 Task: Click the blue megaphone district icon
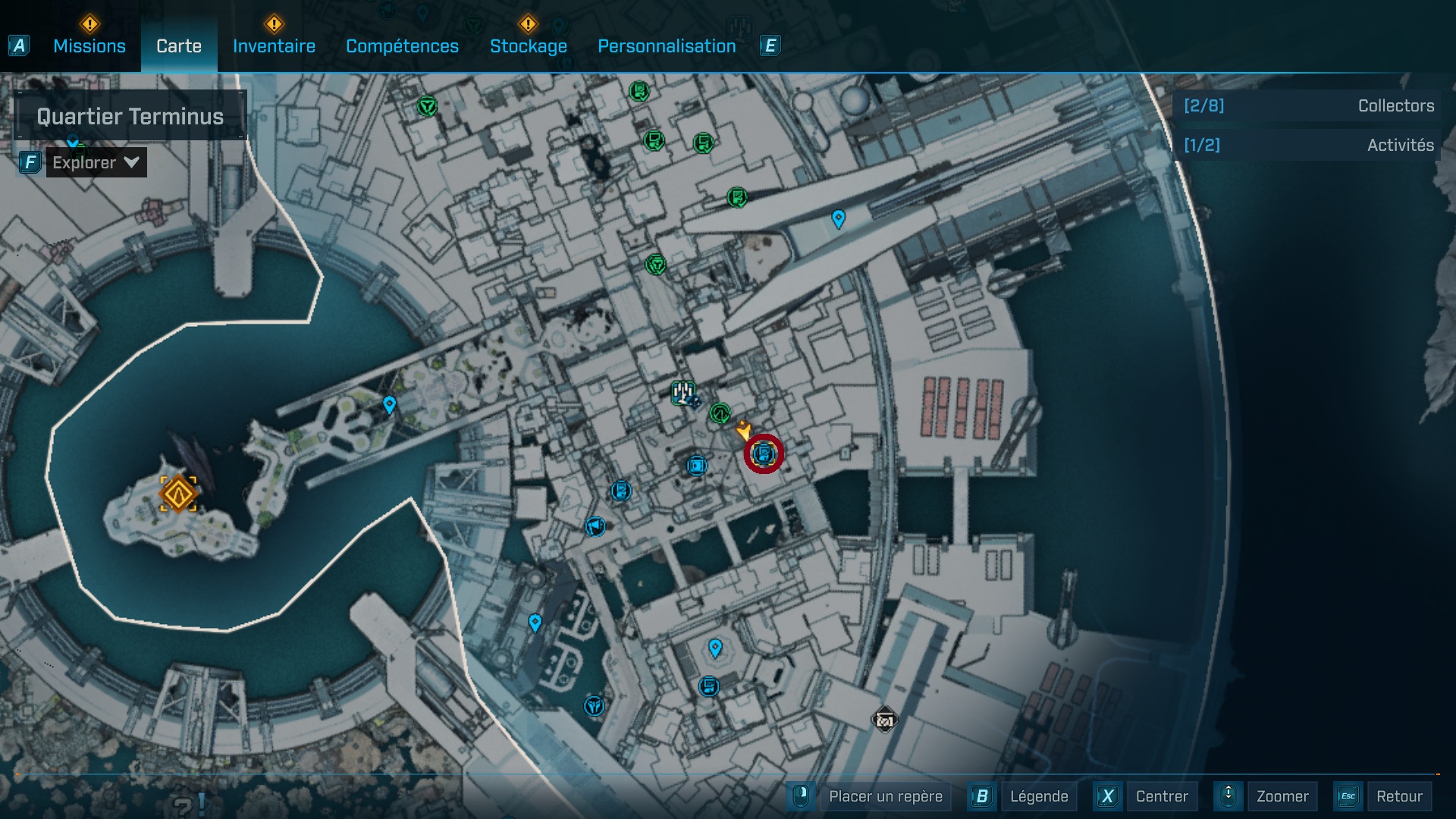click(595, 526)
